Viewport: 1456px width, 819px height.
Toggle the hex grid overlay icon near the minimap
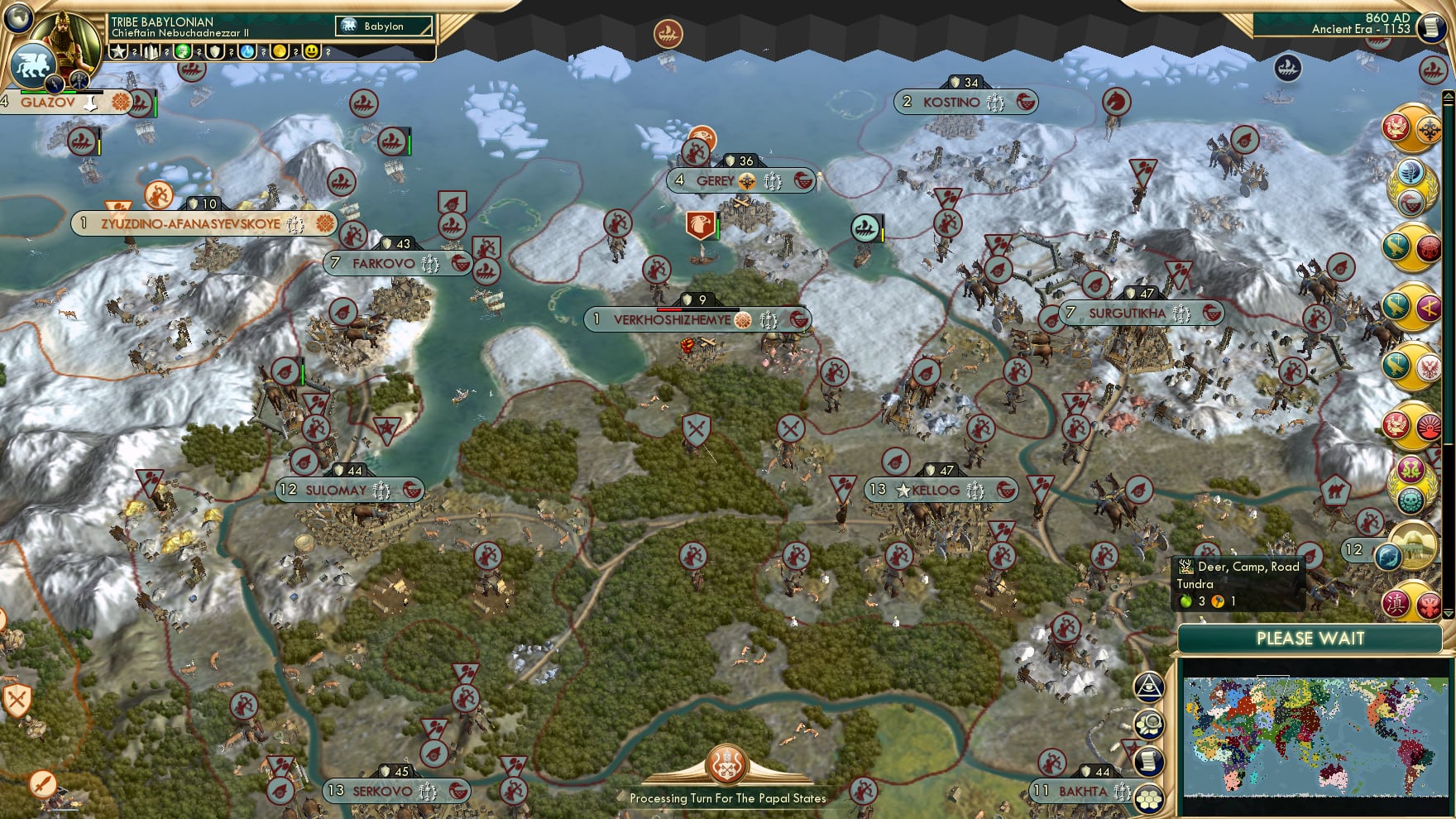pyautogui.click(x=1148, y=798)
